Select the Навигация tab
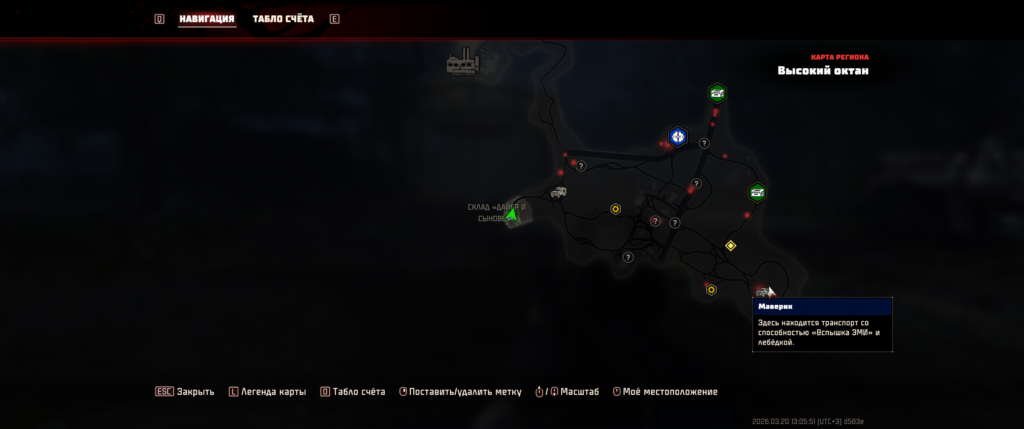1024x429 pixels. coord(207,19)
